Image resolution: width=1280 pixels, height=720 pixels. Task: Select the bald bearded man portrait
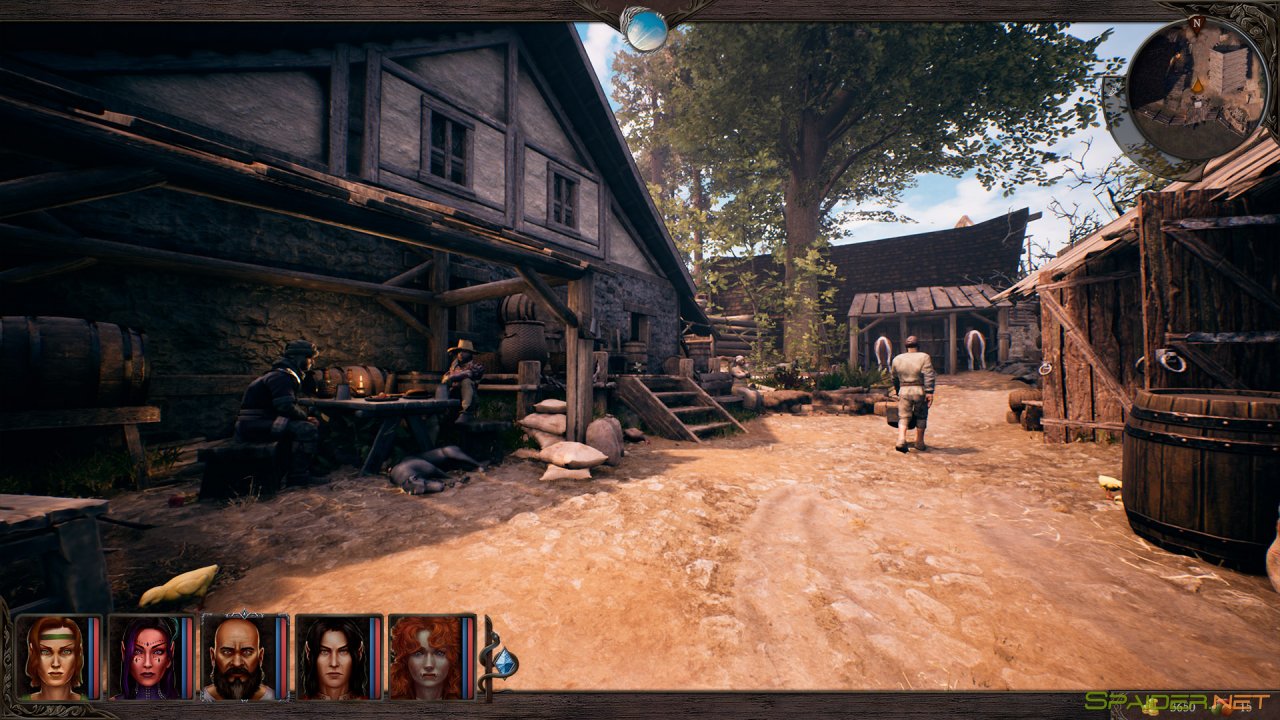[238, 657]
